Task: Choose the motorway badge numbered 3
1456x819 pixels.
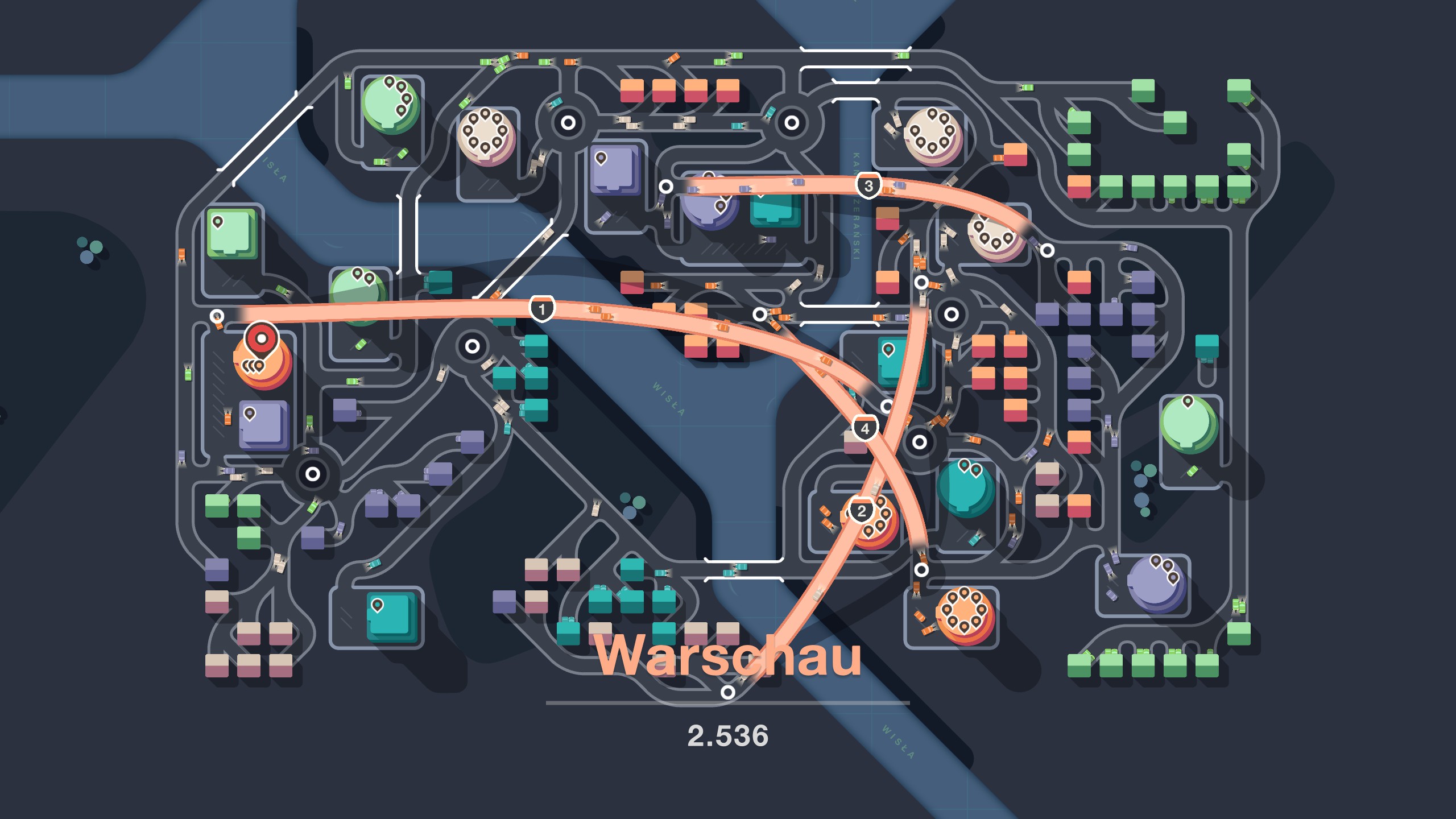Action: (x=868, y=185)
